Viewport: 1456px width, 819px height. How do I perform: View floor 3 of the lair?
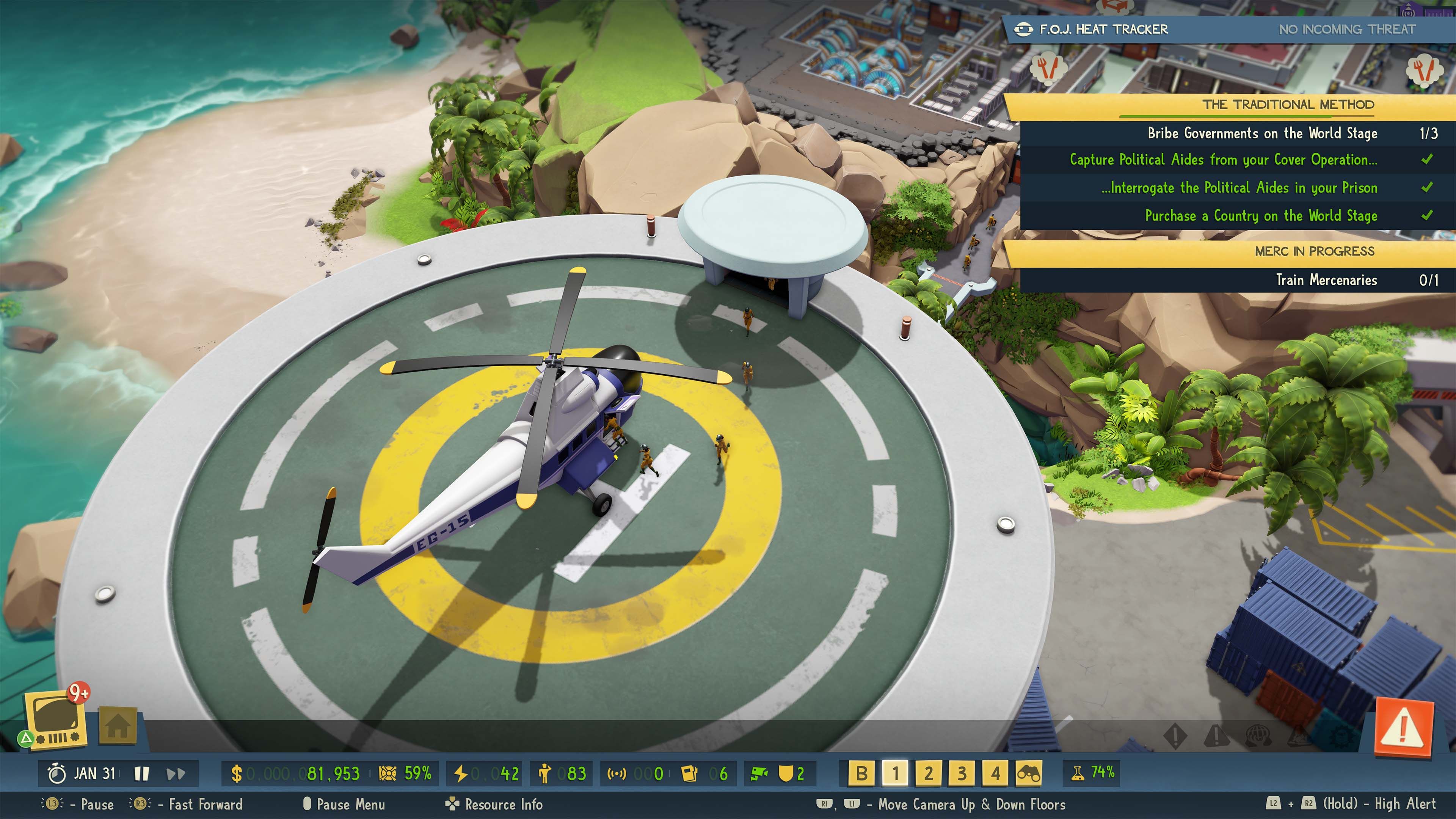click(x=962, y=773)
